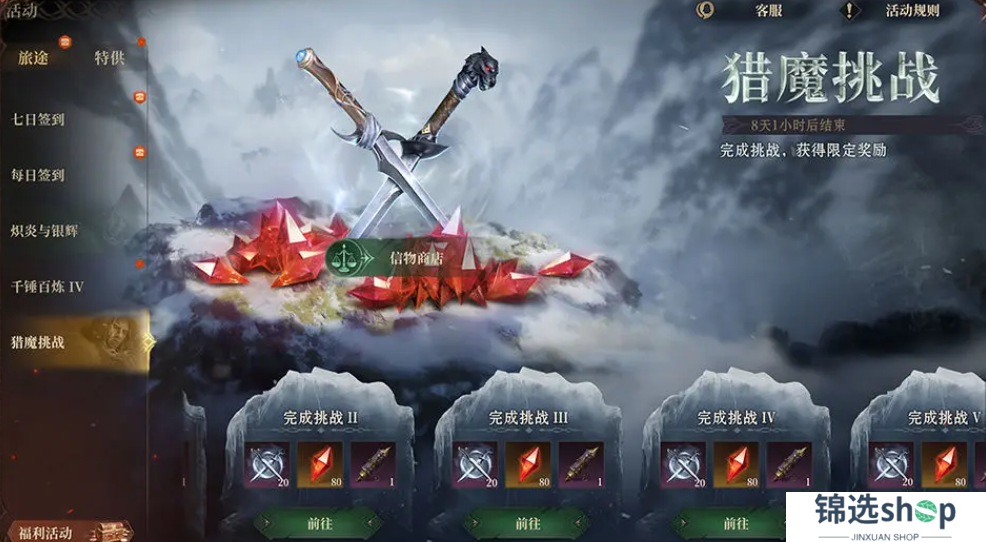Inspect the crossed swords reward in 完成挑战 III
The height and width of the screenshot is (542, 986).
pos(476,463)
